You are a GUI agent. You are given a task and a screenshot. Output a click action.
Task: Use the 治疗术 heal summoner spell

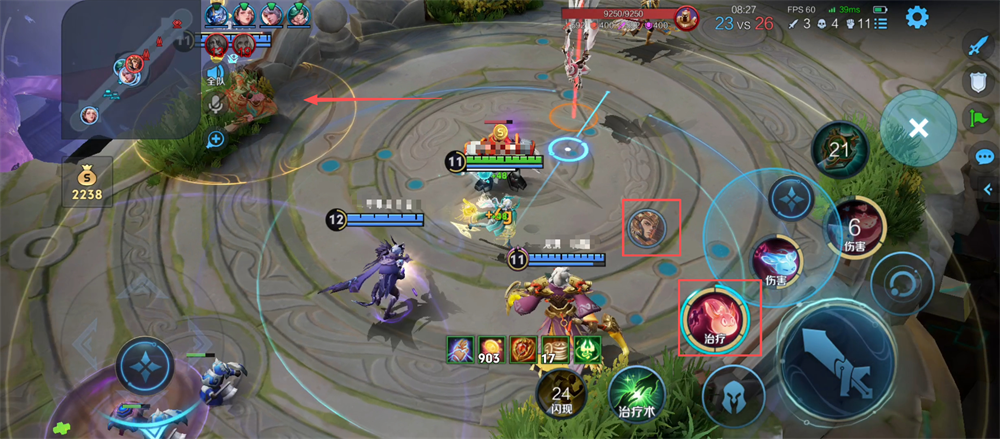pyautogui.click(x=638, y=393)
